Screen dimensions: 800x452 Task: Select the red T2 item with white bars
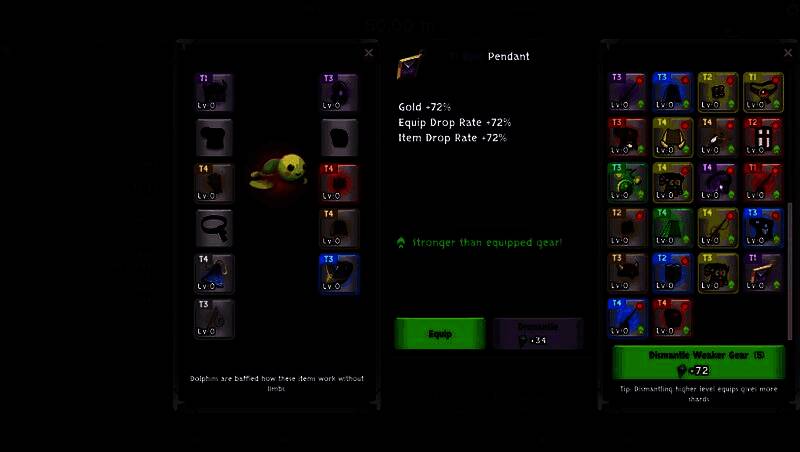click(763, 137)
